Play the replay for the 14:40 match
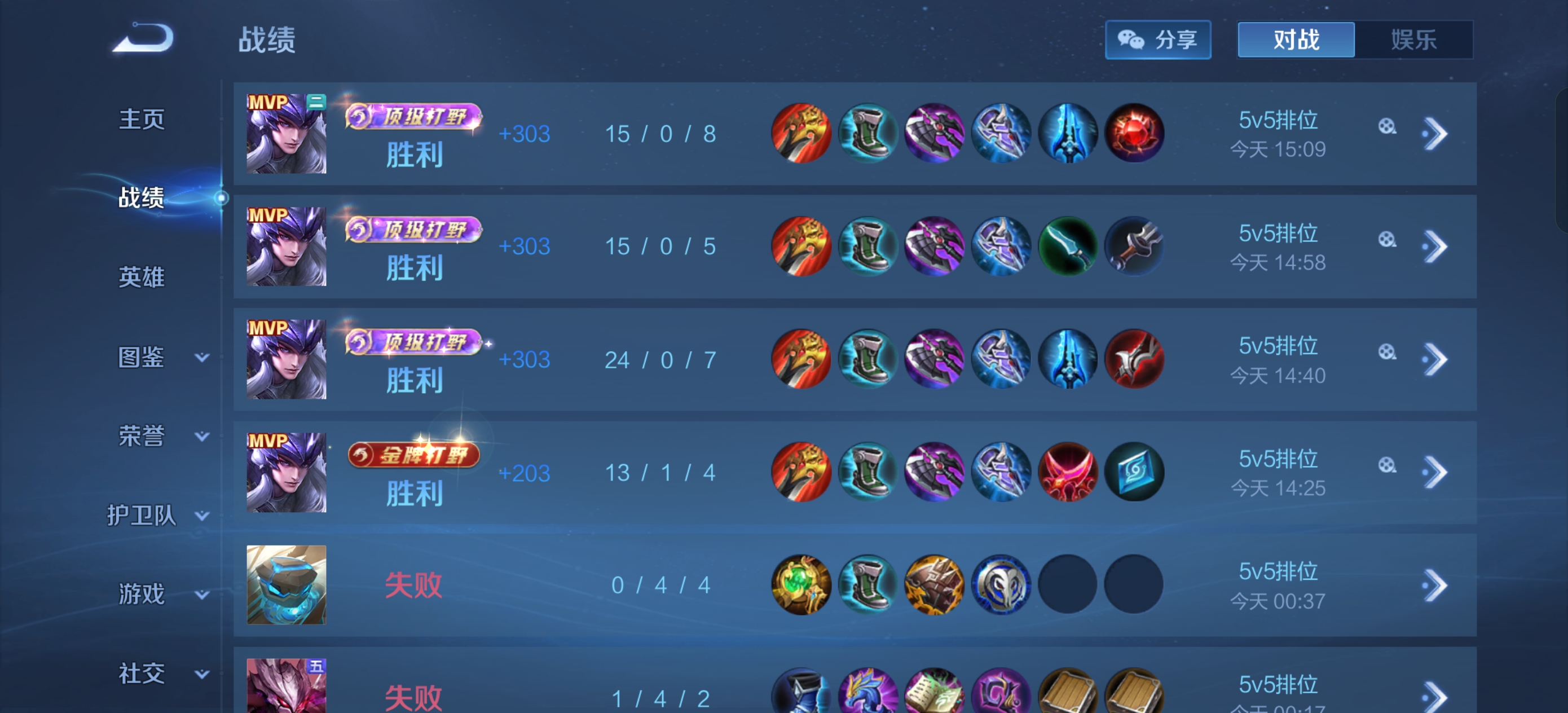Viewport: 1568px width, 713px height. click(x=1386, y=352)
